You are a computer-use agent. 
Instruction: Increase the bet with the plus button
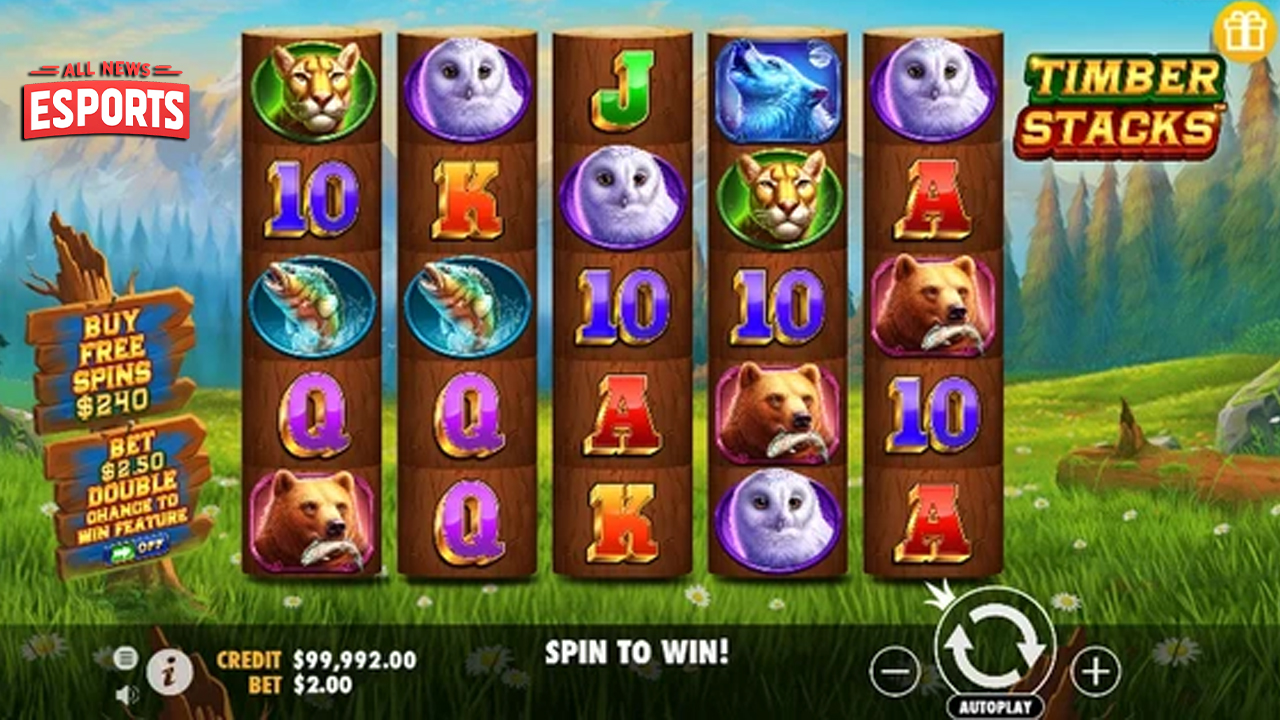coord(1096,670)
